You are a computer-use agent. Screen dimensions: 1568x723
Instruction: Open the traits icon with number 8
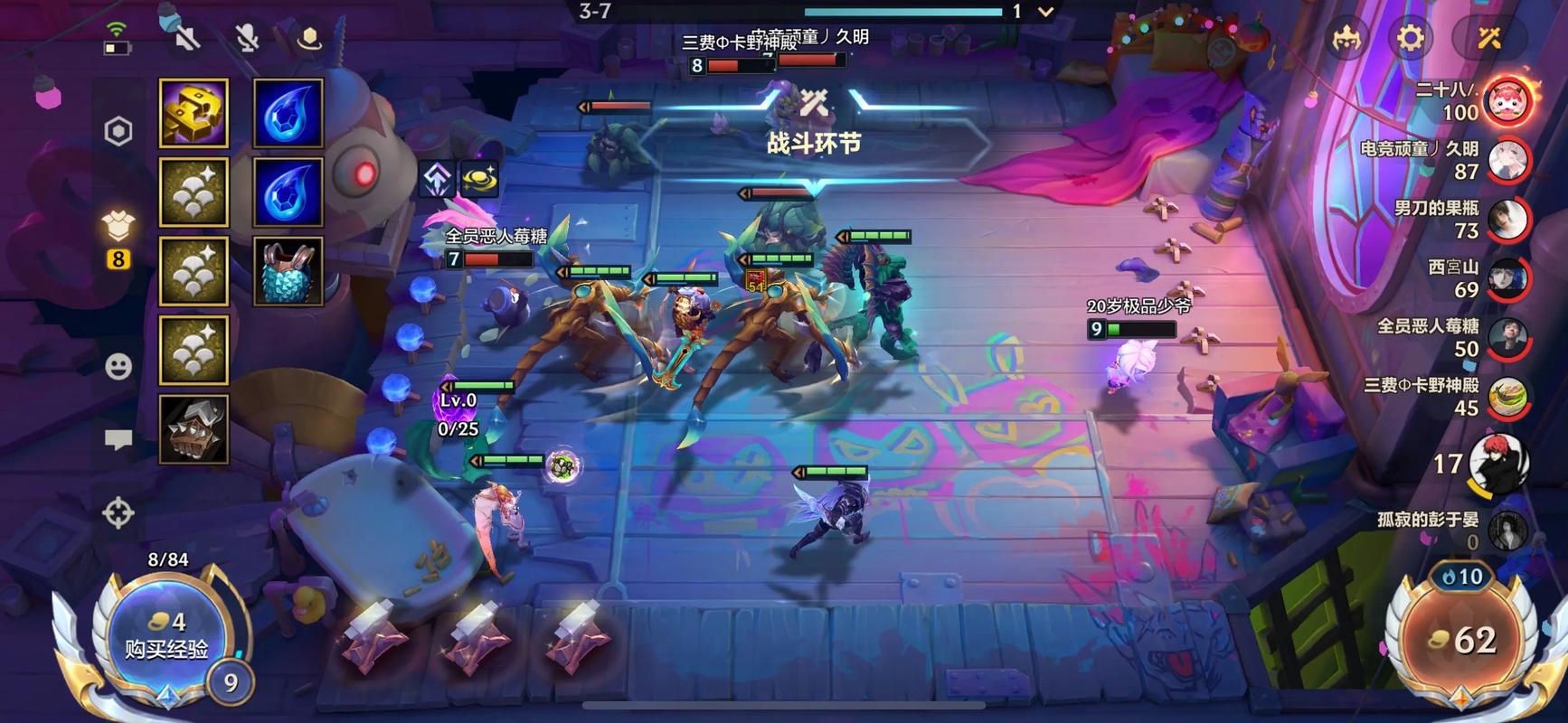pos(118,237)
